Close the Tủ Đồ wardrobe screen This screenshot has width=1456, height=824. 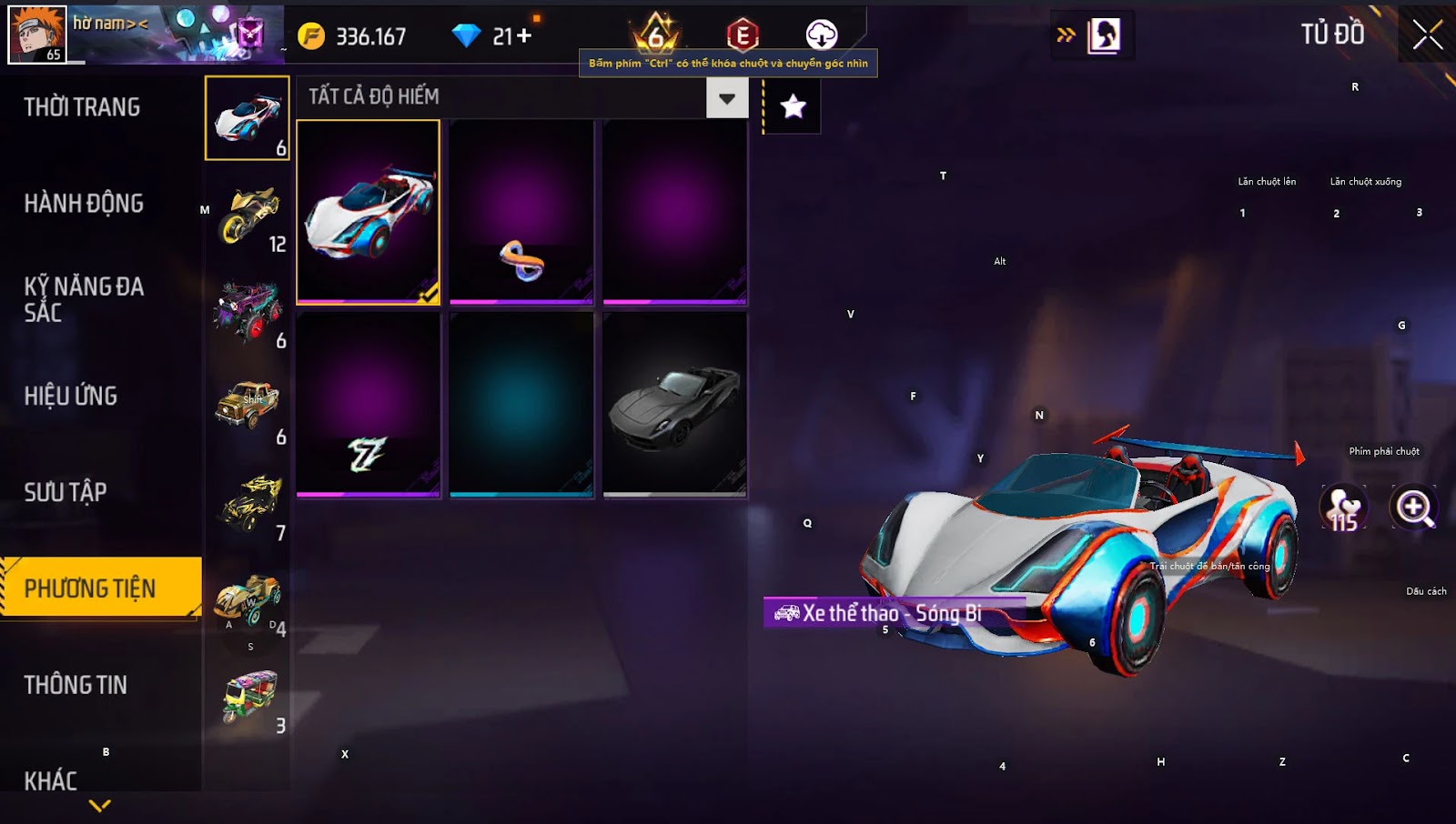[1427, 35]
